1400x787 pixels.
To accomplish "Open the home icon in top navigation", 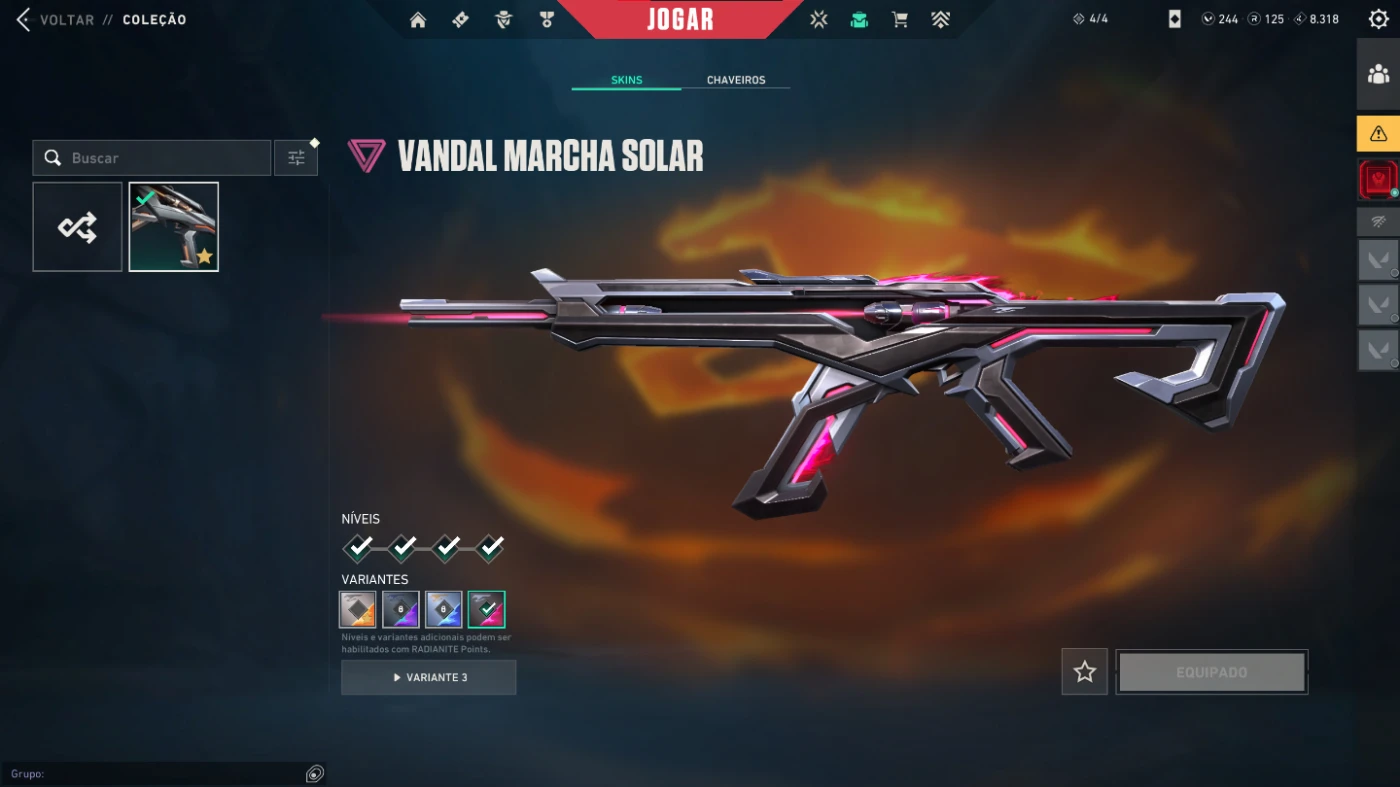I will pyautogui.click(x=418, y=20).
